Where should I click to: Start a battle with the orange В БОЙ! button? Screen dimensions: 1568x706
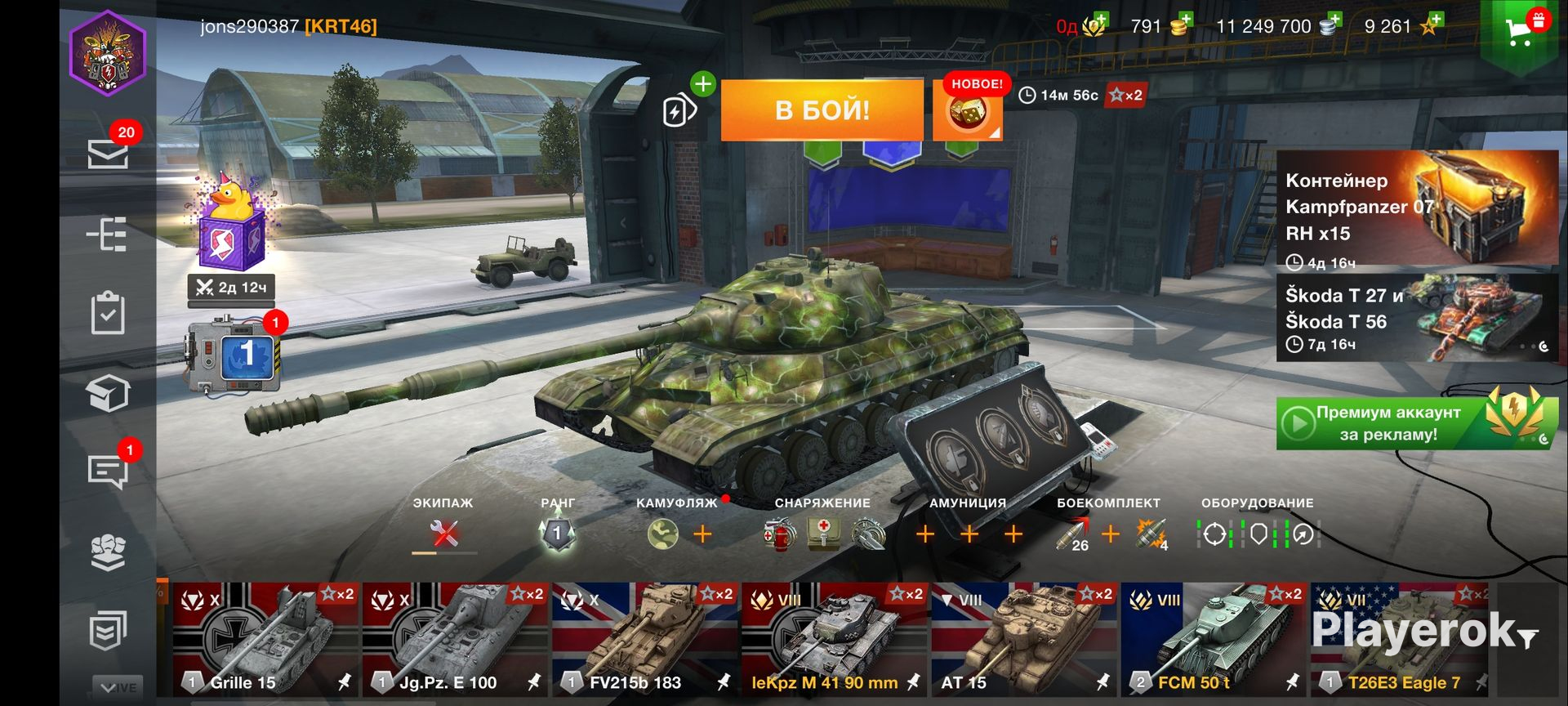point(822,110)
